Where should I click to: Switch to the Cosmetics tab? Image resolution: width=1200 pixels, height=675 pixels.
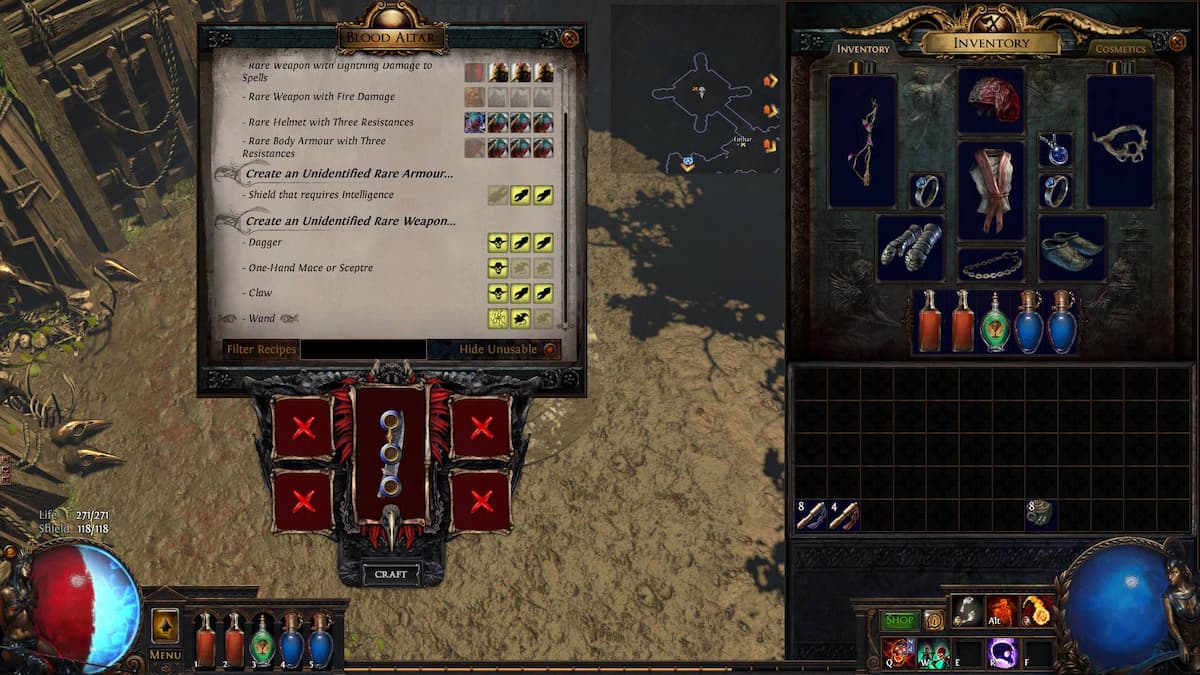1119,49
